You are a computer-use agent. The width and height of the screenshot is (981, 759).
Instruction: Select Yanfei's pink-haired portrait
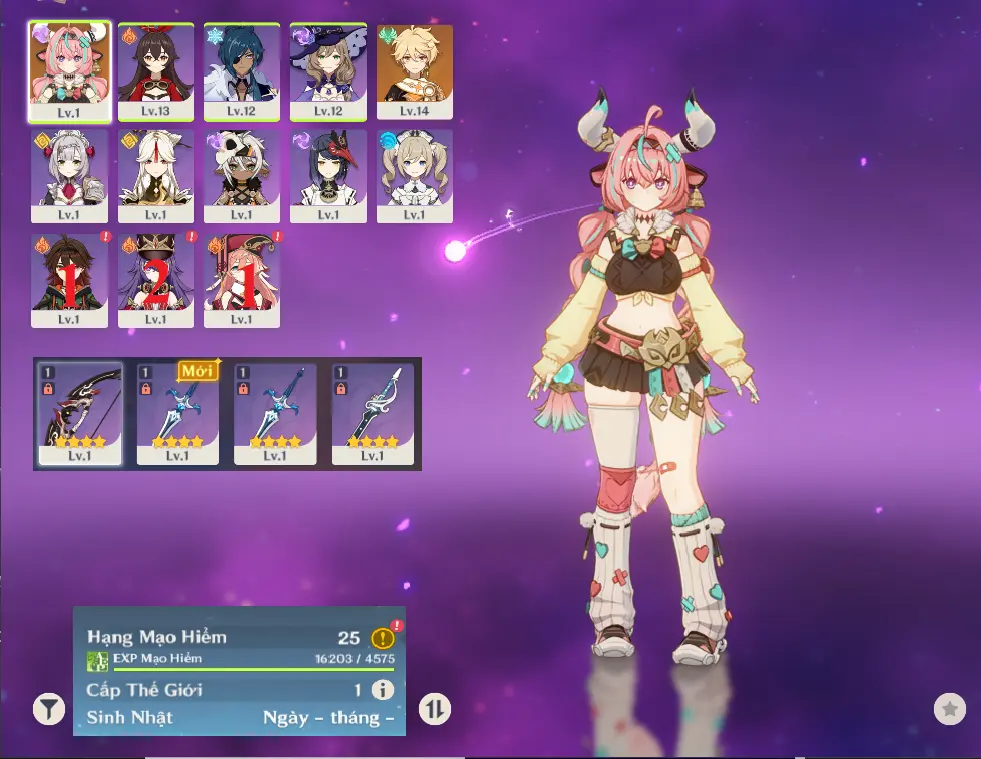pyautogui.click(x=241, y=280)
